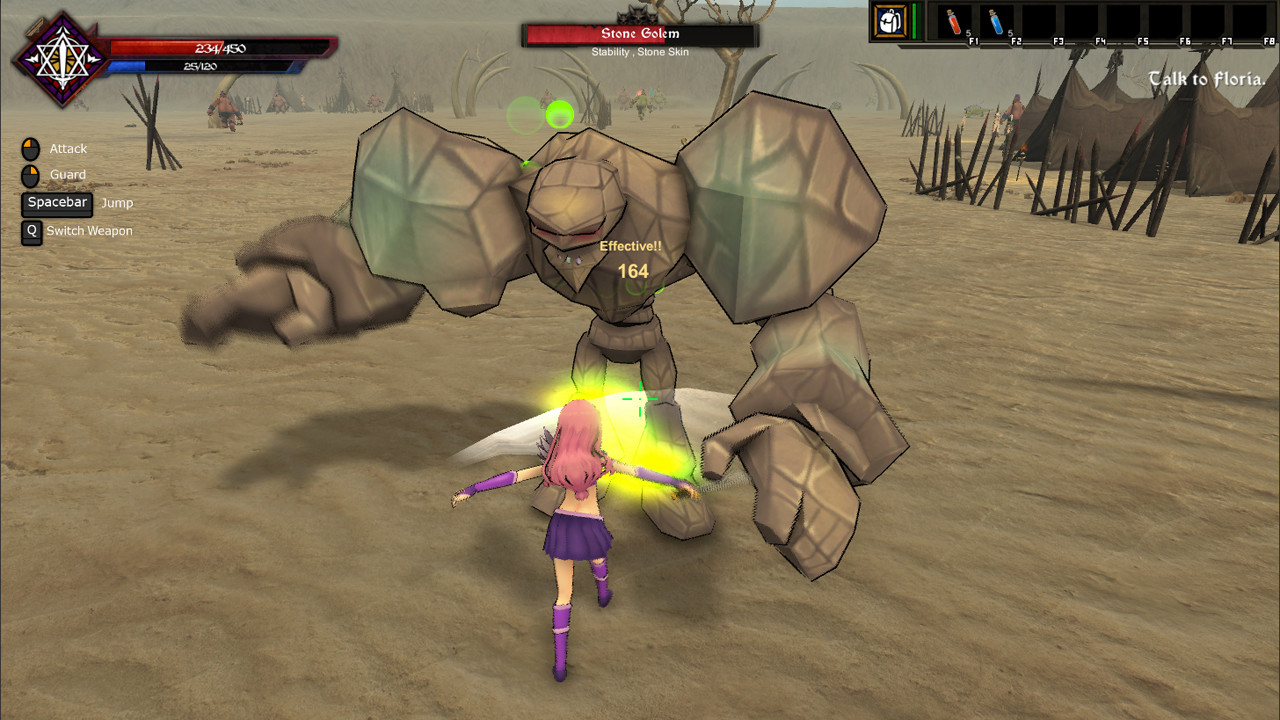The image size is (1280, 720).
Task: Click the Spacebar Jump key icon
Action: pyautogui.click(x=56, y=203)
